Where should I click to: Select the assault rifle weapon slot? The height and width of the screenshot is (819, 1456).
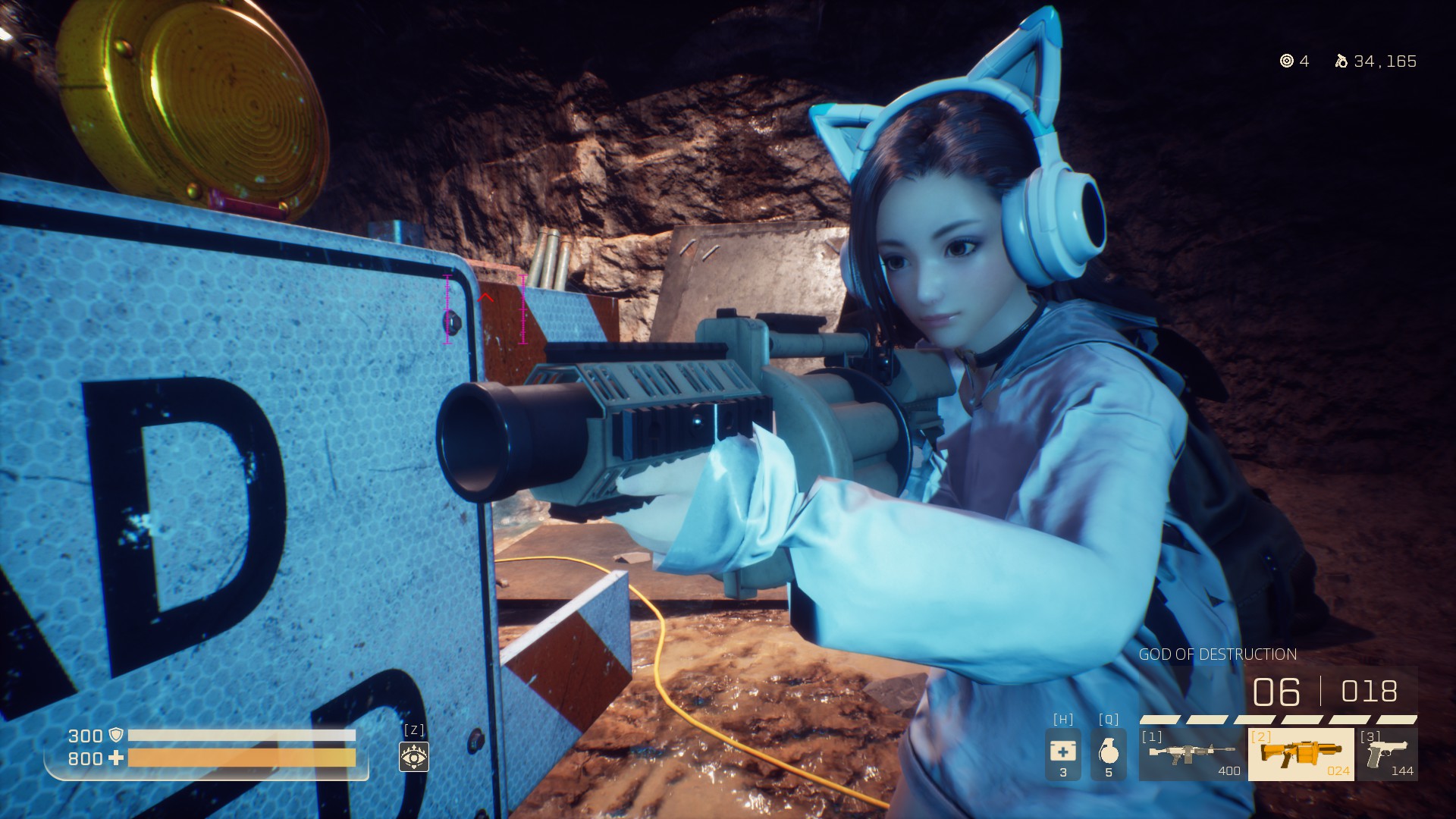coord(1192,755)
